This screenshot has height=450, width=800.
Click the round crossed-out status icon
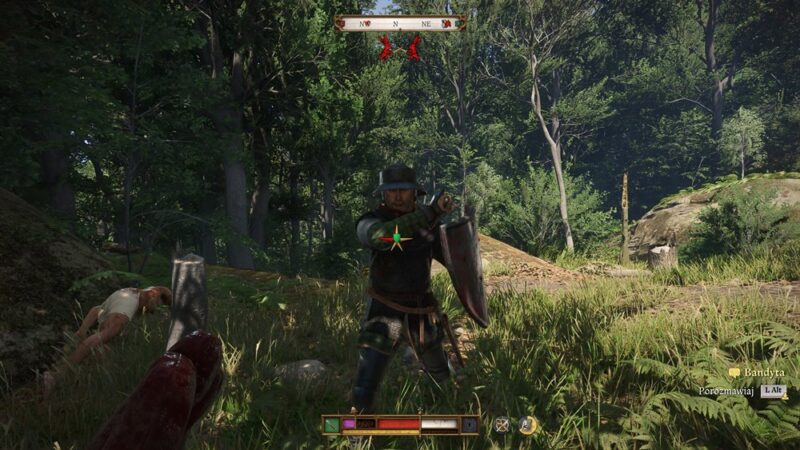coord(502,424)
